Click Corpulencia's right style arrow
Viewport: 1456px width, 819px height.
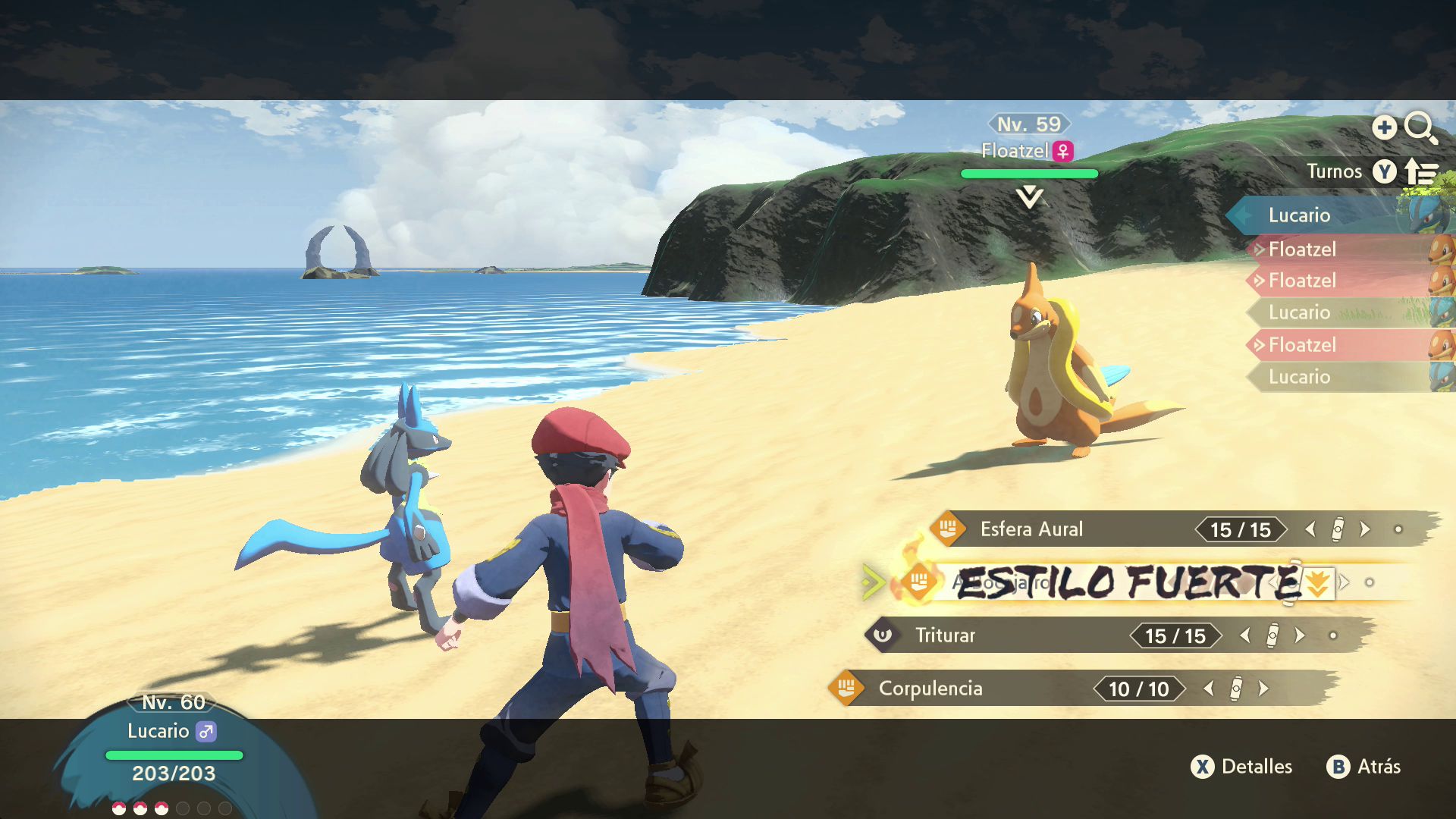[x=1263, y=689]
